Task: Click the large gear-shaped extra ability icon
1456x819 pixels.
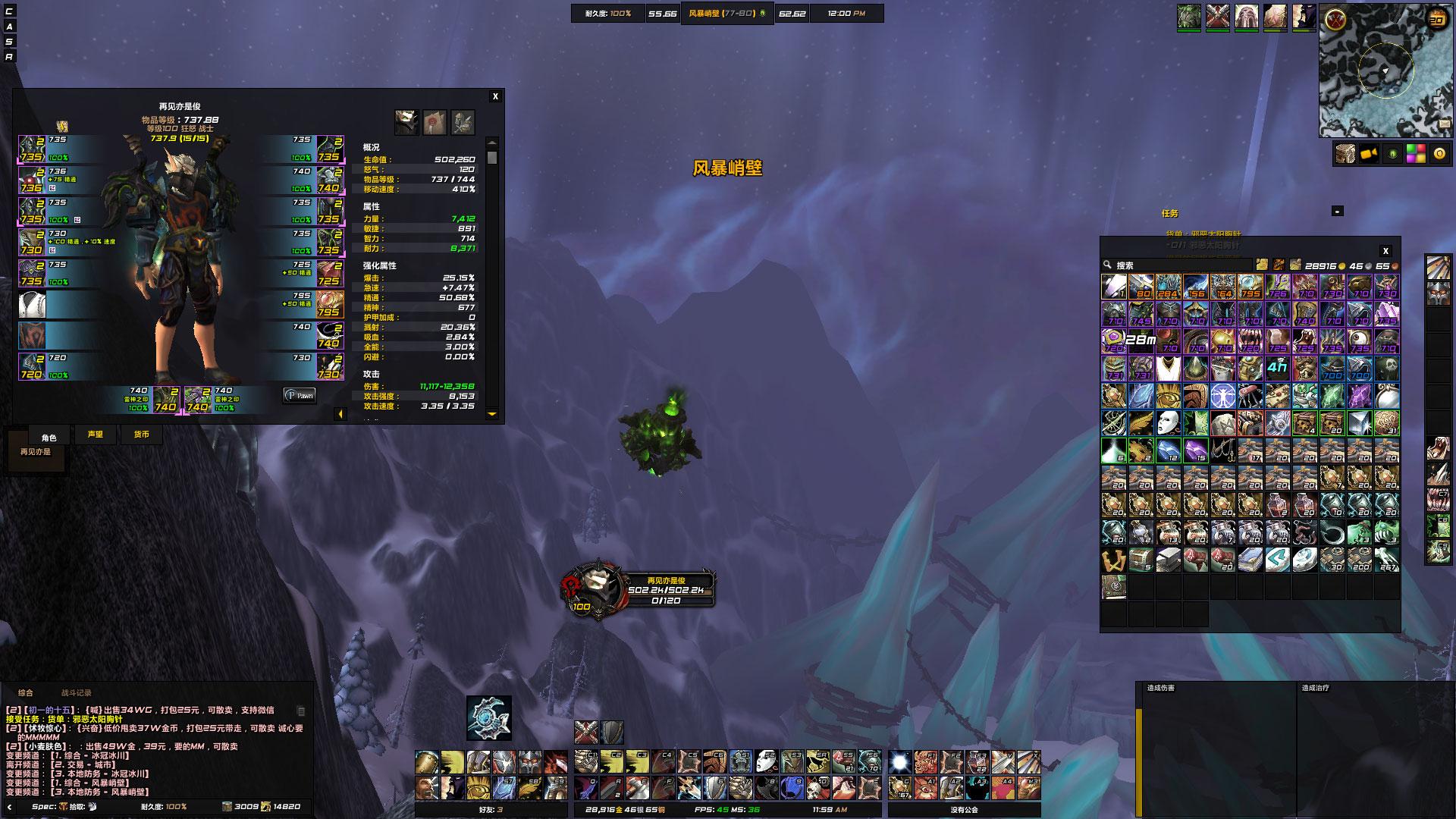Action: [488, 717]
